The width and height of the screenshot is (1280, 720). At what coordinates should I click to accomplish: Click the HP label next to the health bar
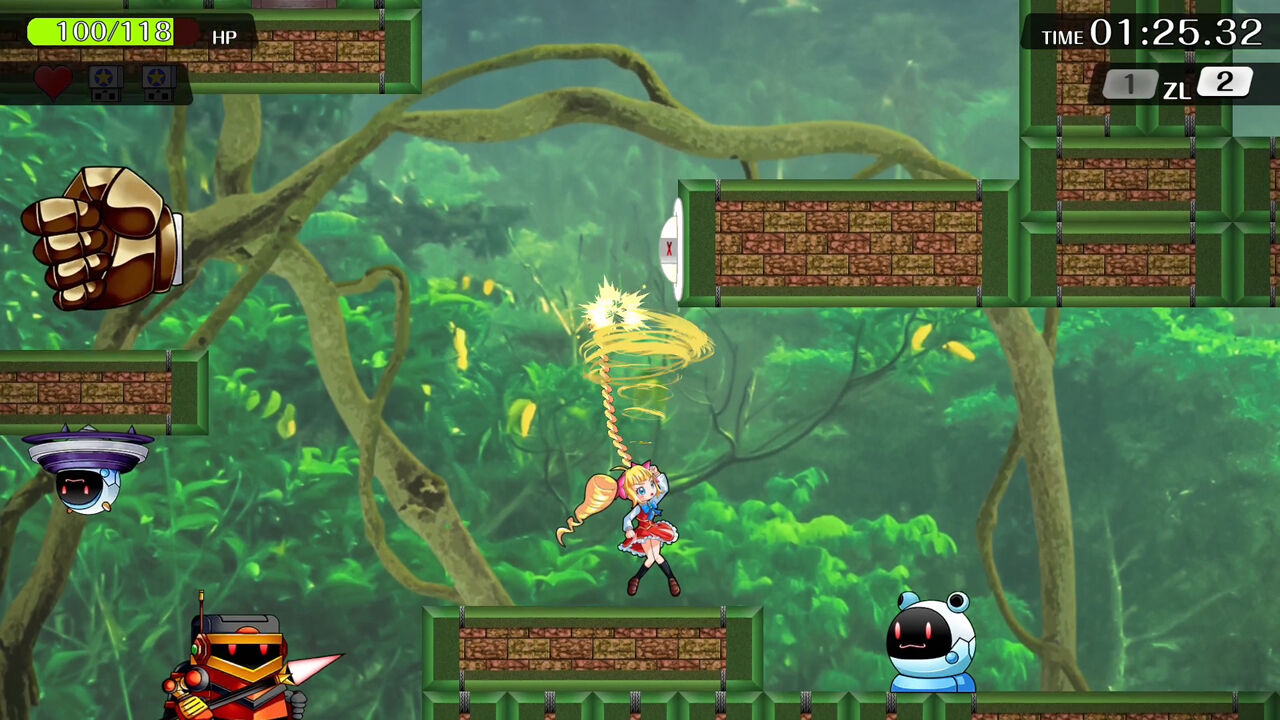tap(225, 37)
